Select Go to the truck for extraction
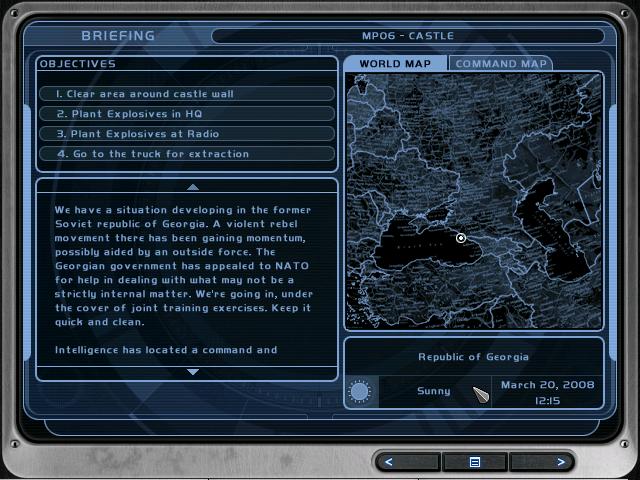Viewport: 640px width, 480px height. click(187, 154)
